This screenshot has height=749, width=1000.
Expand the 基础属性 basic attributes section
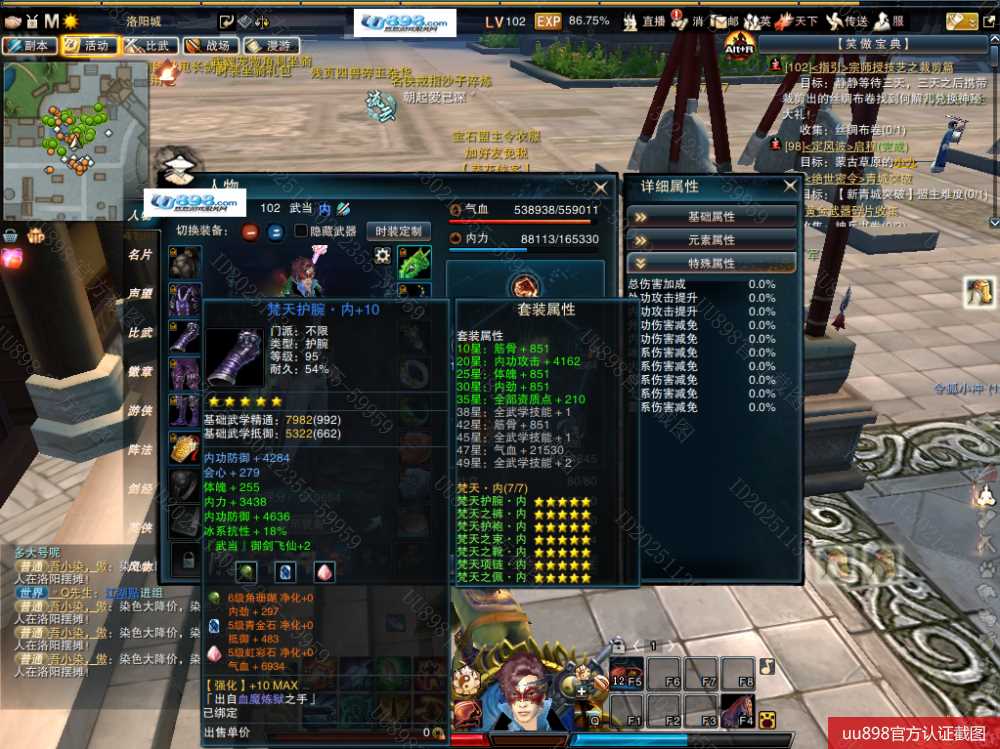[x=711, y=216]
